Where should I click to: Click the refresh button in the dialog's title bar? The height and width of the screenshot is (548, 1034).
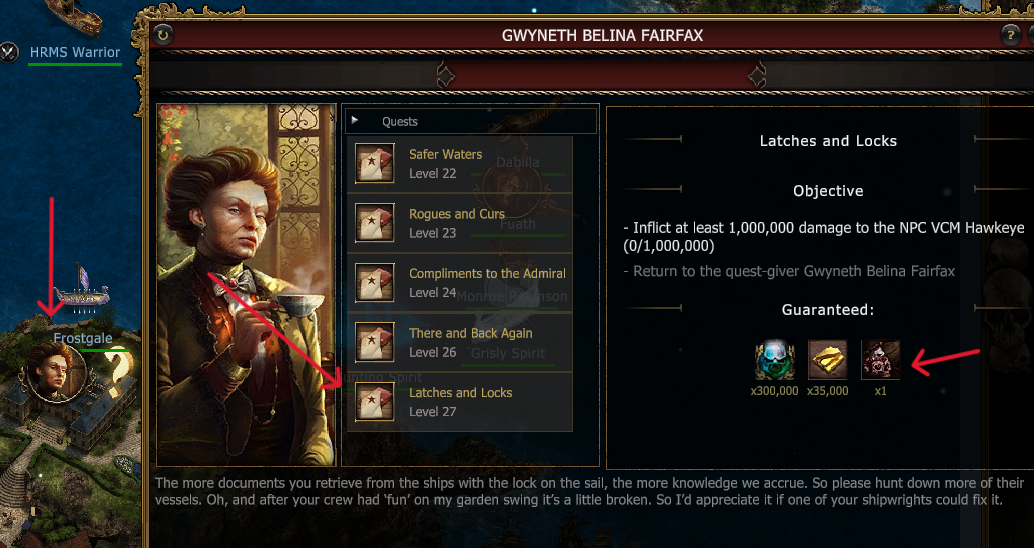click(165, 35)
